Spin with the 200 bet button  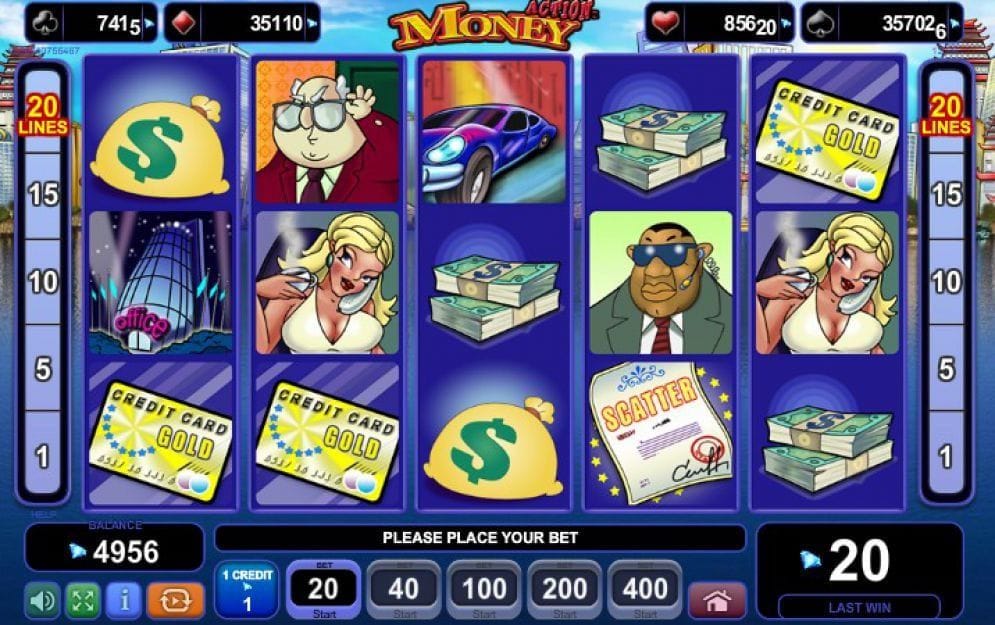564,590
